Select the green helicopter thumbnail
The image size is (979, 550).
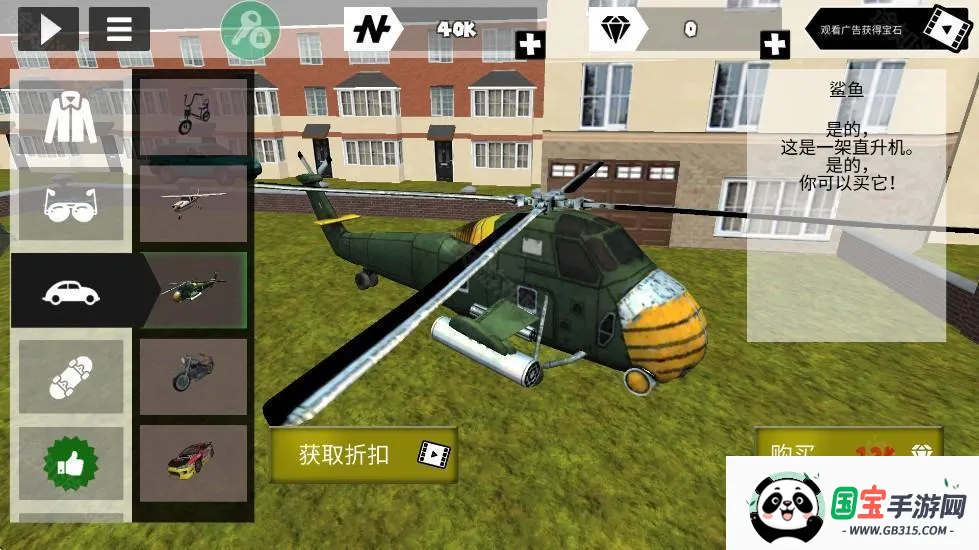[x=193, y=290]
